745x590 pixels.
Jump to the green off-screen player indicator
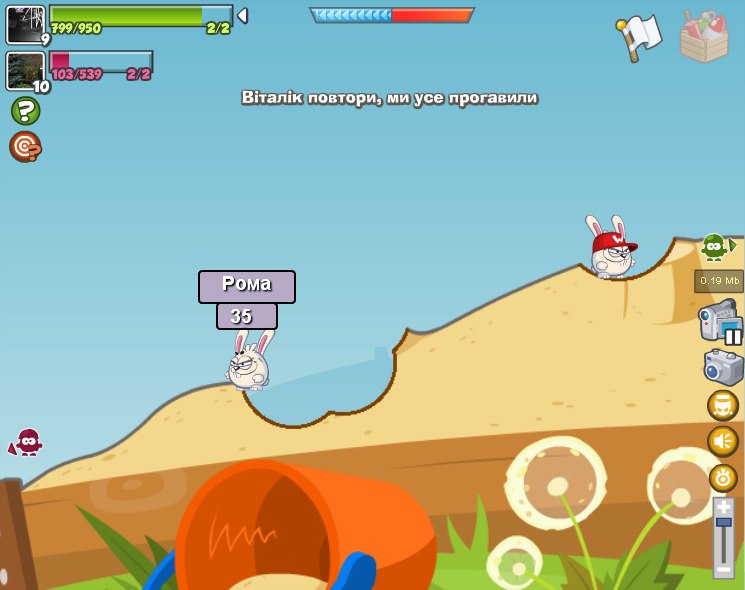tap(715, 246)
